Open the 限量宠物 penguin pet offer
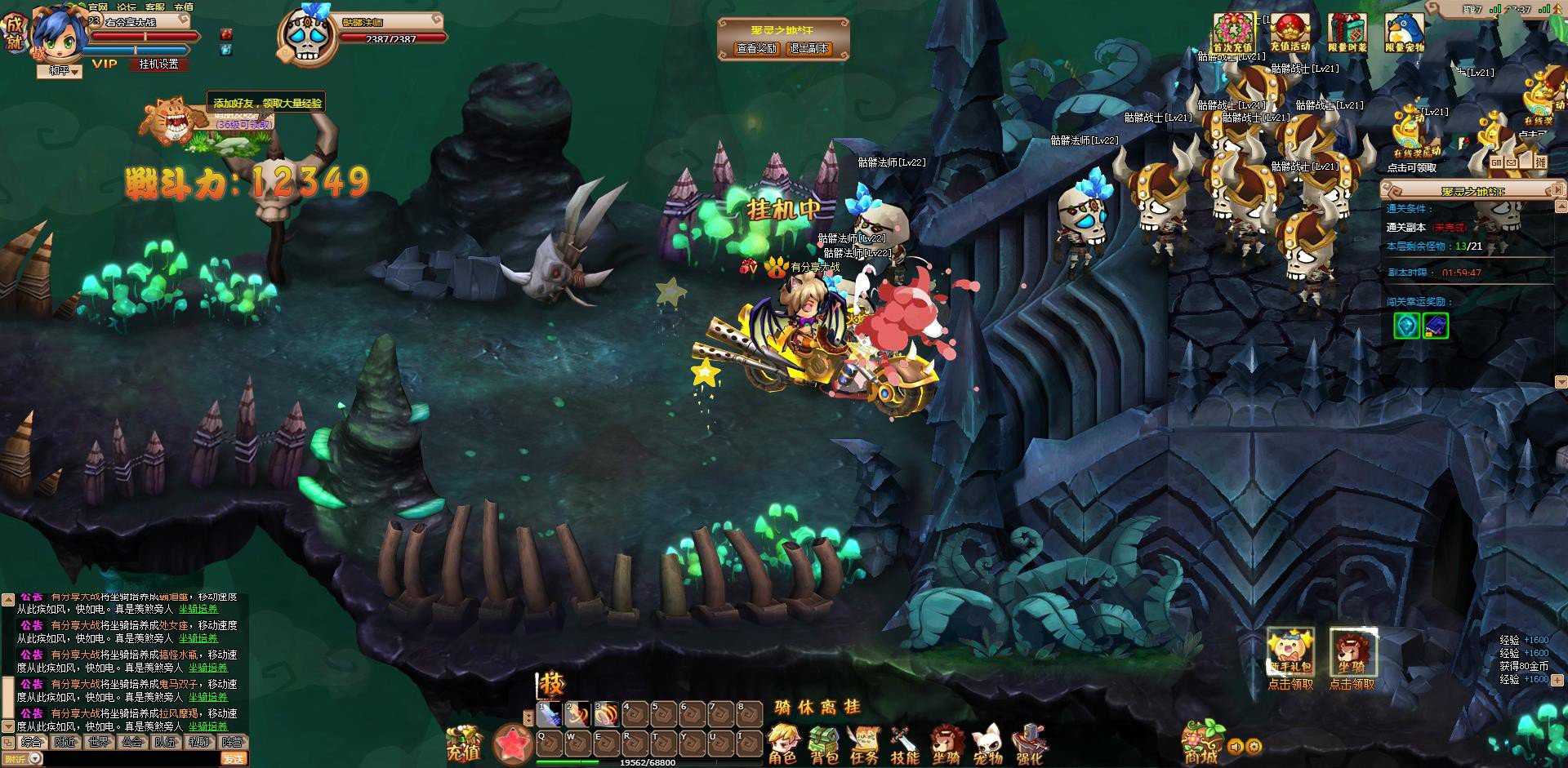This screenshot has height=768, width=1568. (x=1405, y=33)
